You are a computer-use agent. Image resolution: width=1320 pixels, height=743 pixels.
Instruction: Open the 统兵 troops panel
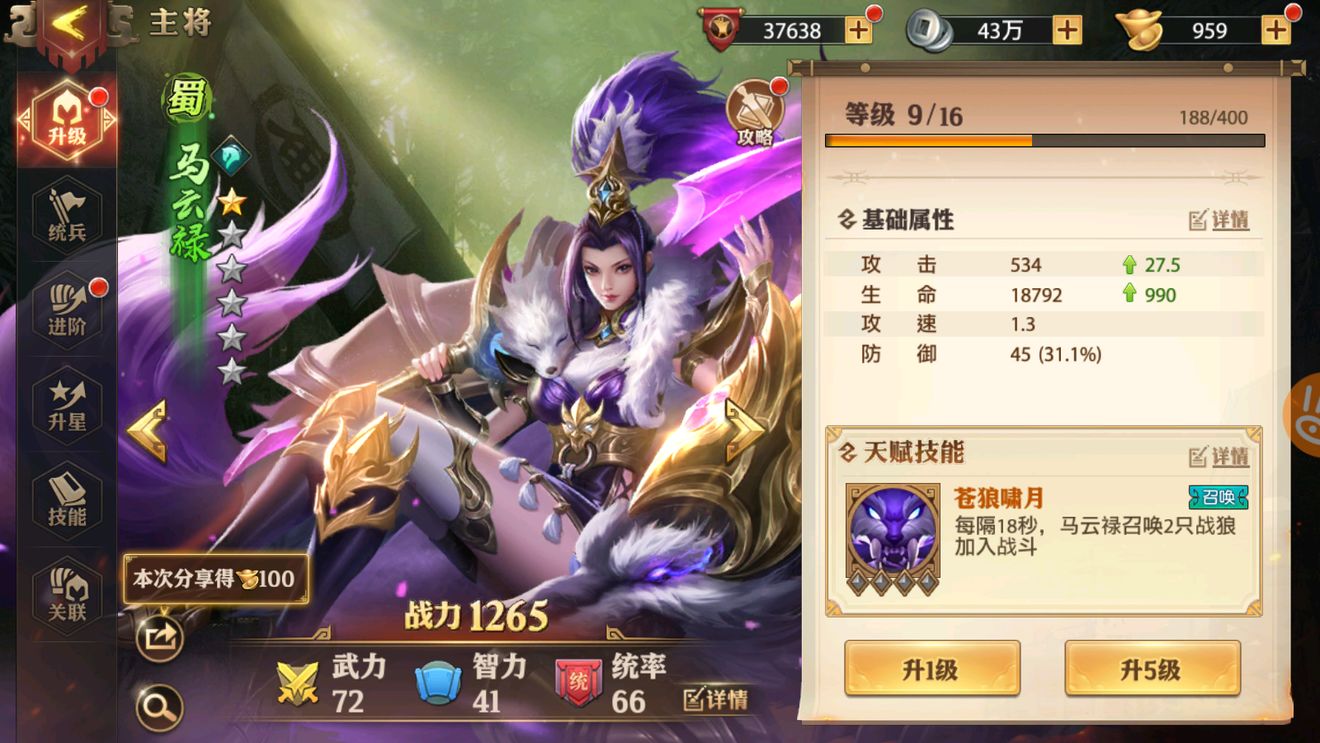[65, 213]
